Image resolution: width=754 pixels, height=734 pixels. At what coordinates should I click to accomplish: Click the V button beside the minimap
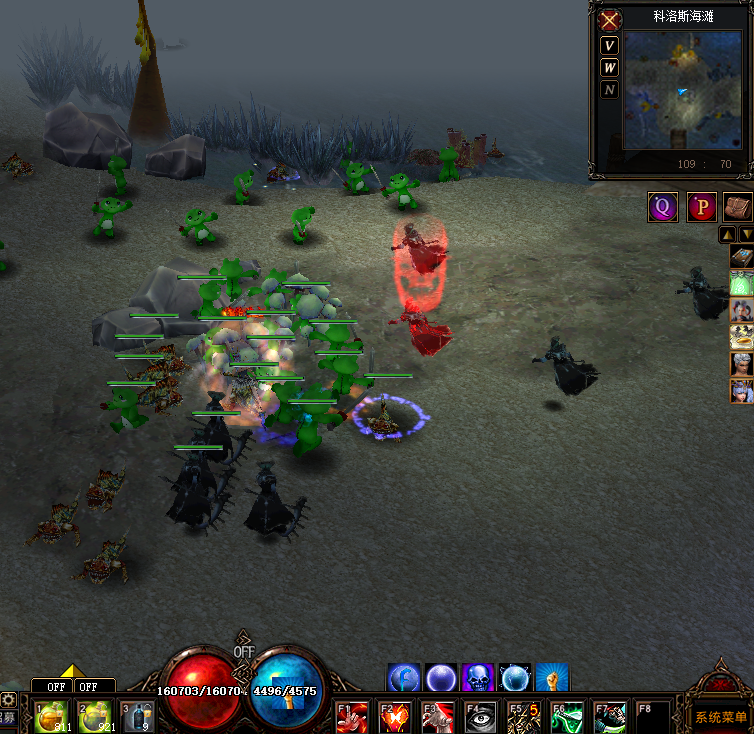click(x=609, y=46)
